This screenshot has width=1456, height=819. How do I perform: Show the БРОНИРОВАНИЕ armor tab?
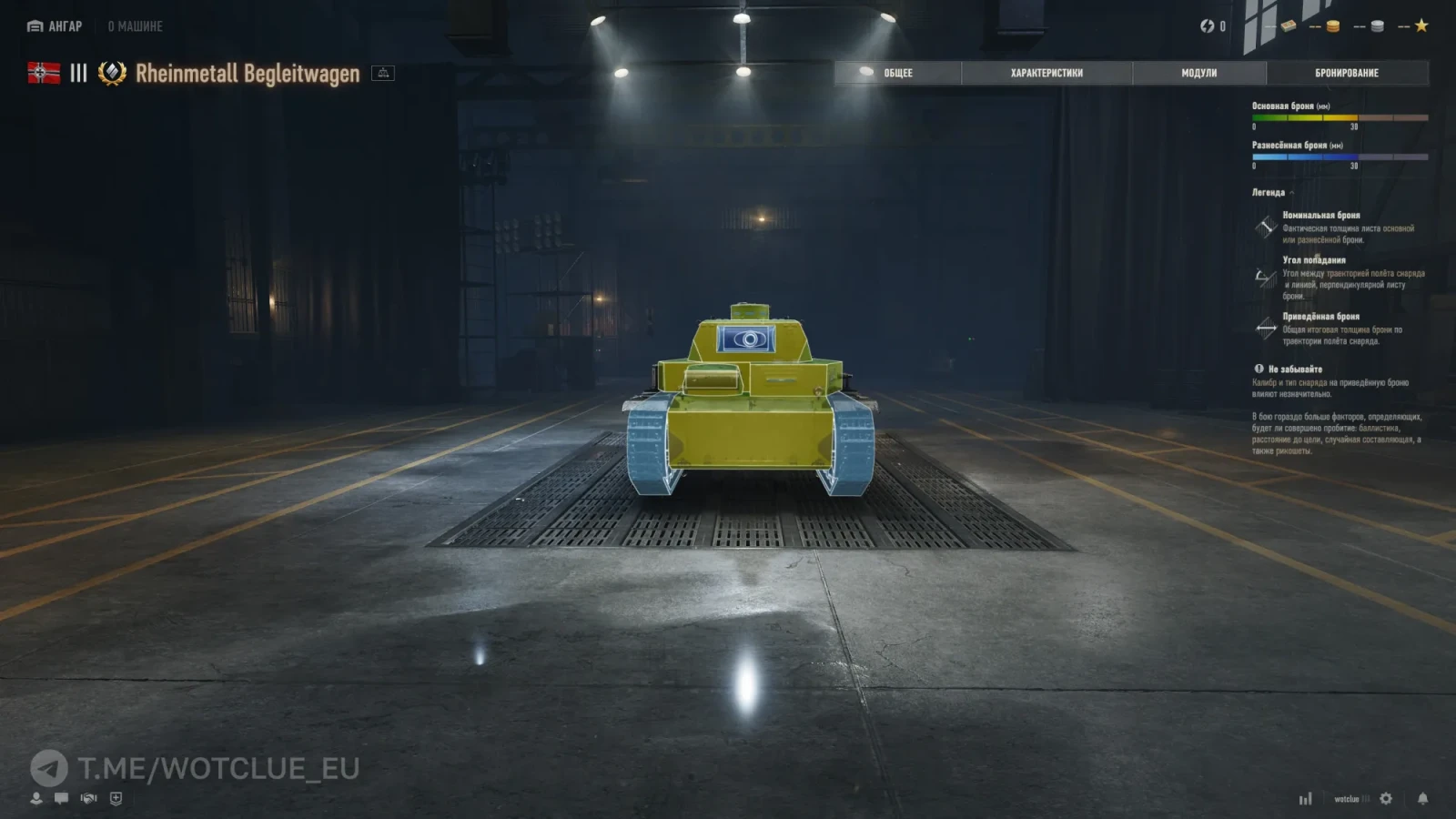pos(1346,73)
